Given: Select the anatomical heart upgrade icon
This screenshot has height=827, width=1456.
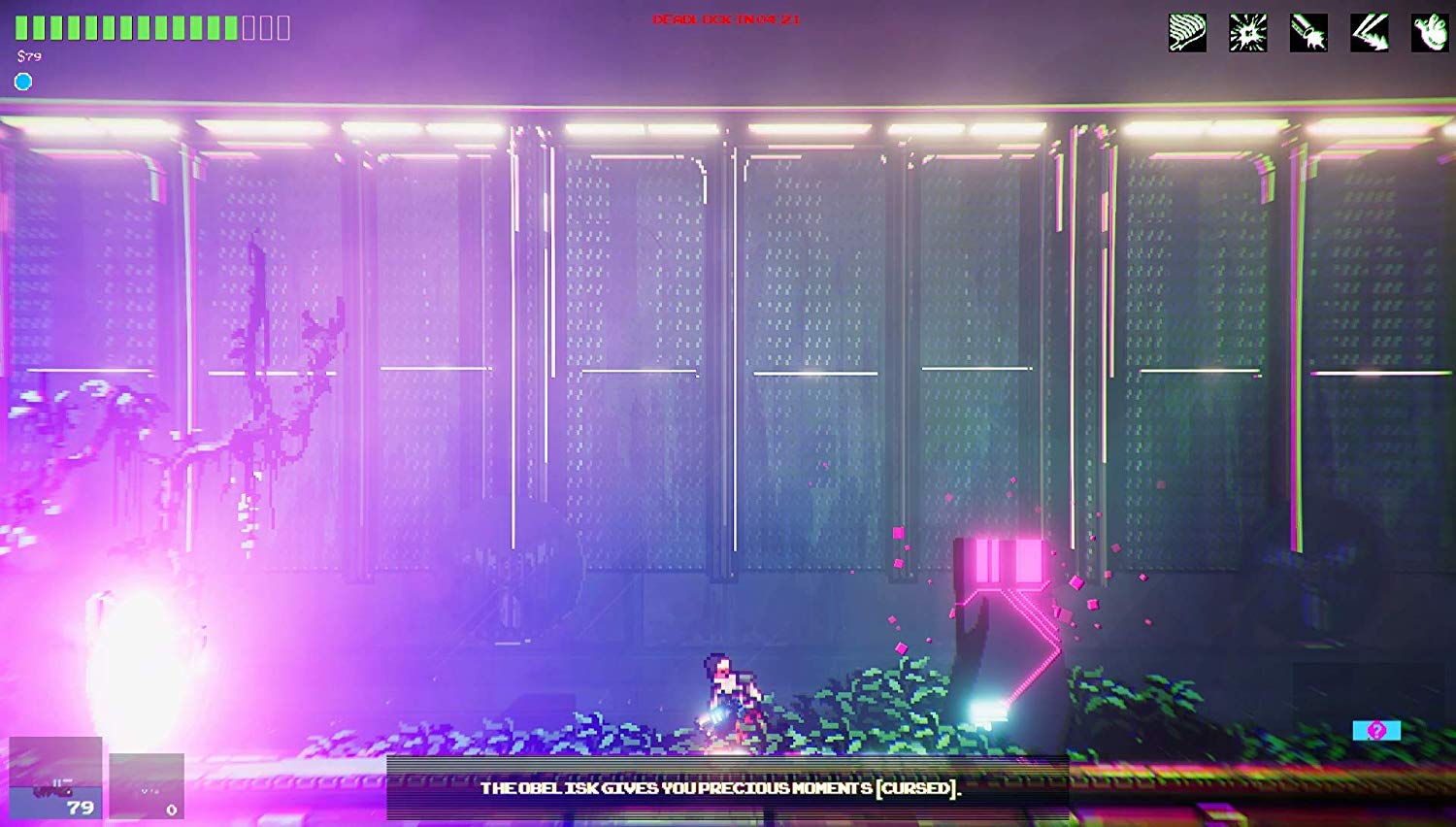Looking at the screenshot, I should [1430, 33].
